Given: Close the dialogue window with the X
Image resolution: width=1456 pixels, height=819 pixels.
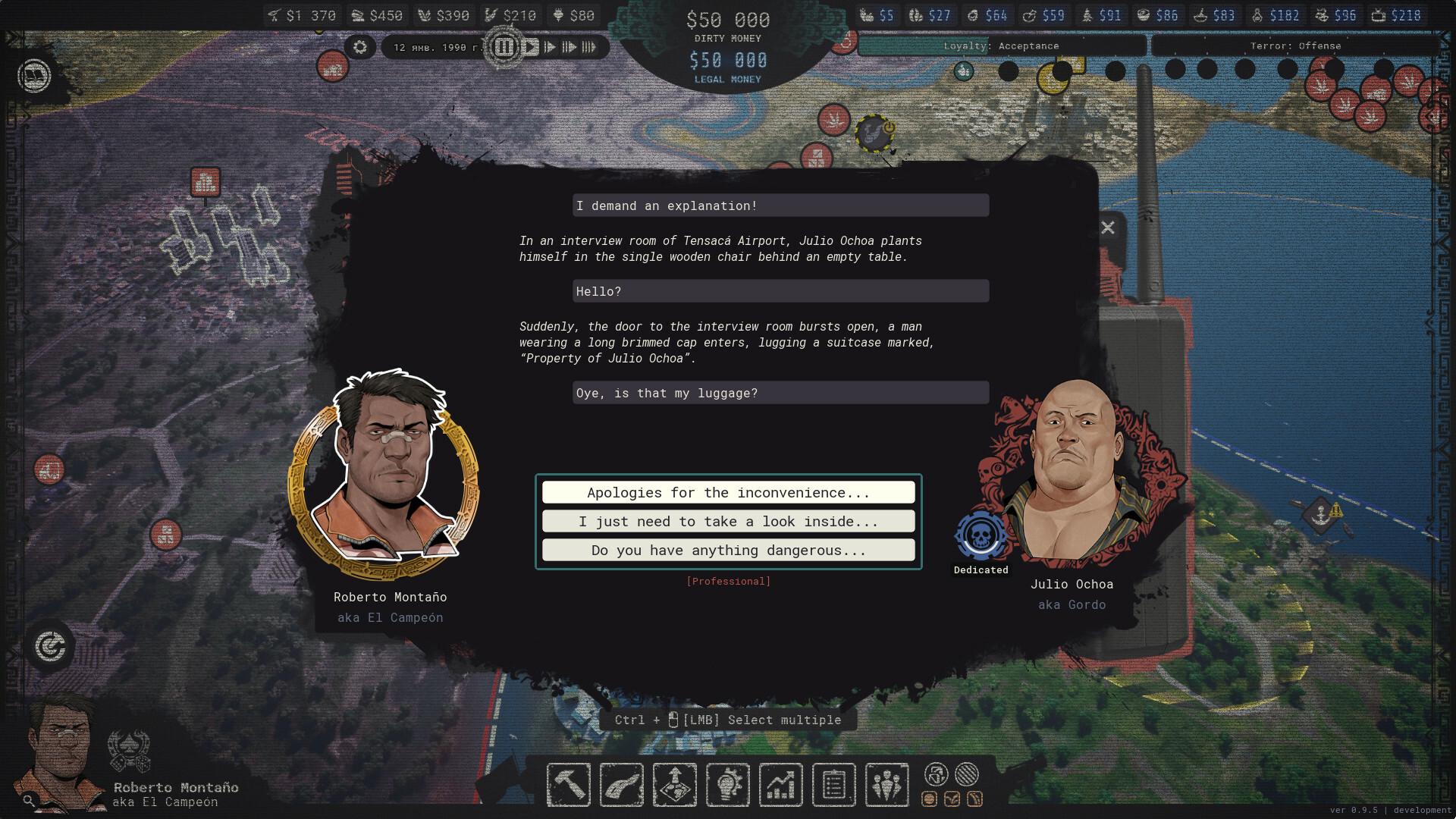Looking at the screenshot, I should (x=1108, y=227).
